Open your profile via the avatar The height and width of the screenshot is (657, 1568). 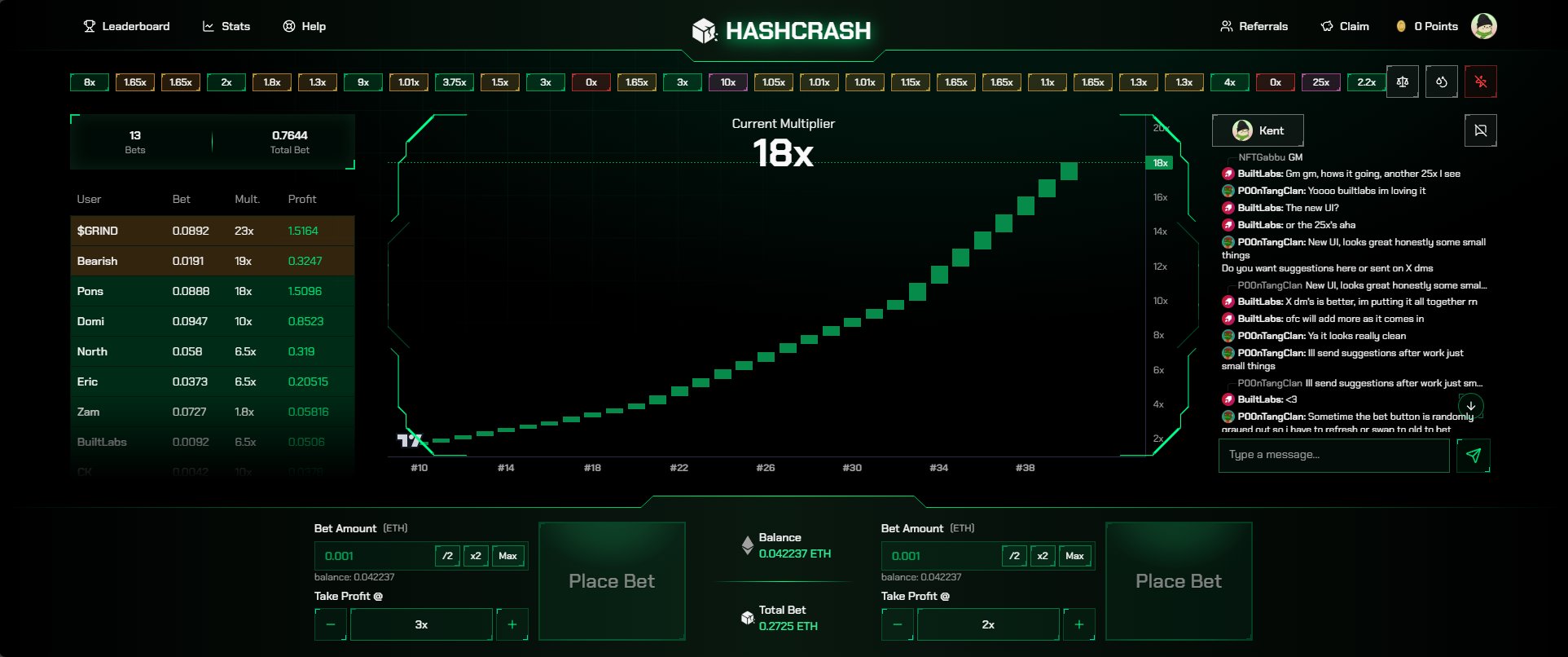click(1484, 25)
